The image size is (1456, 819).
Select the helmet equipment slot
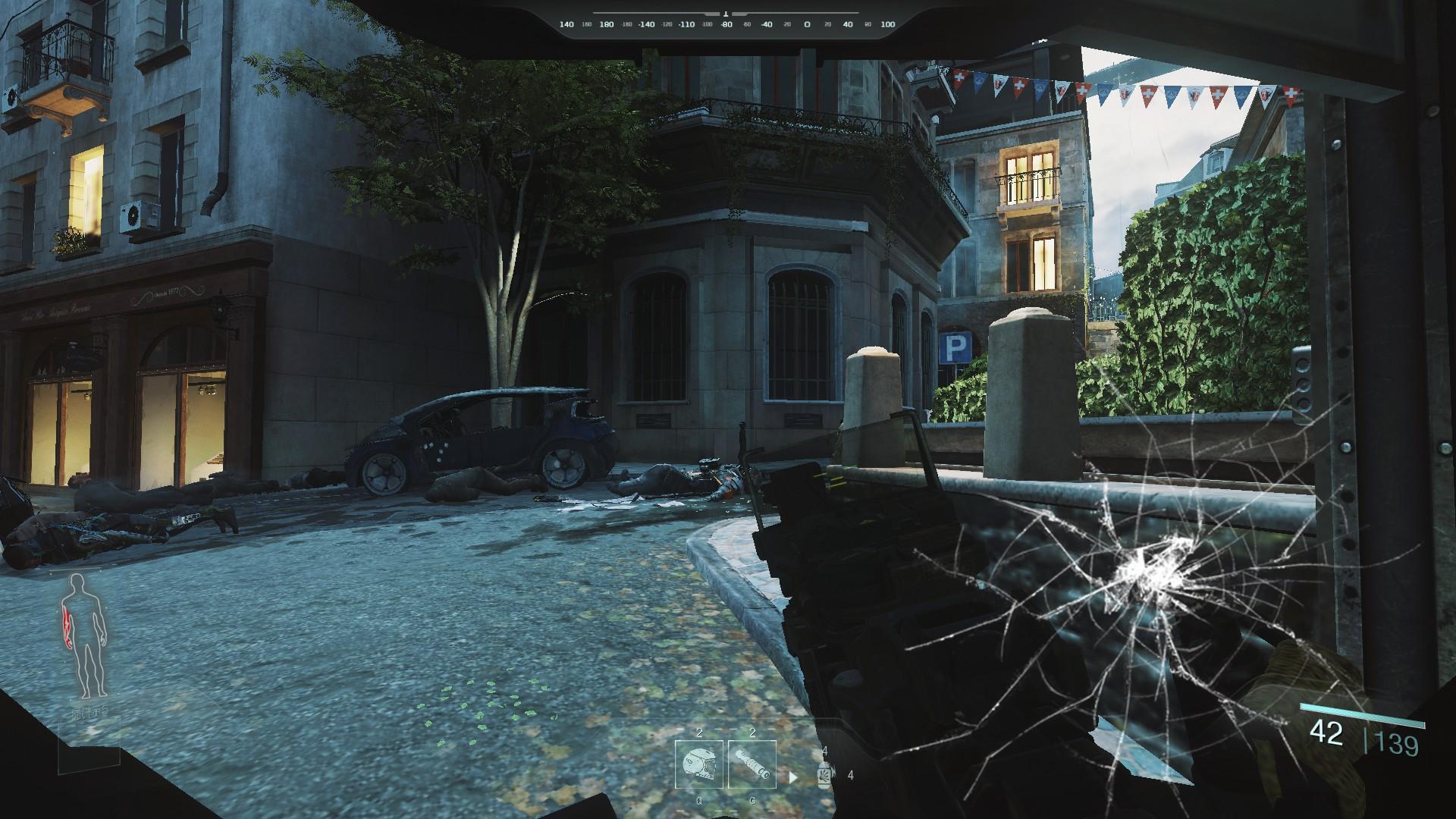click(x=698, y=766)
